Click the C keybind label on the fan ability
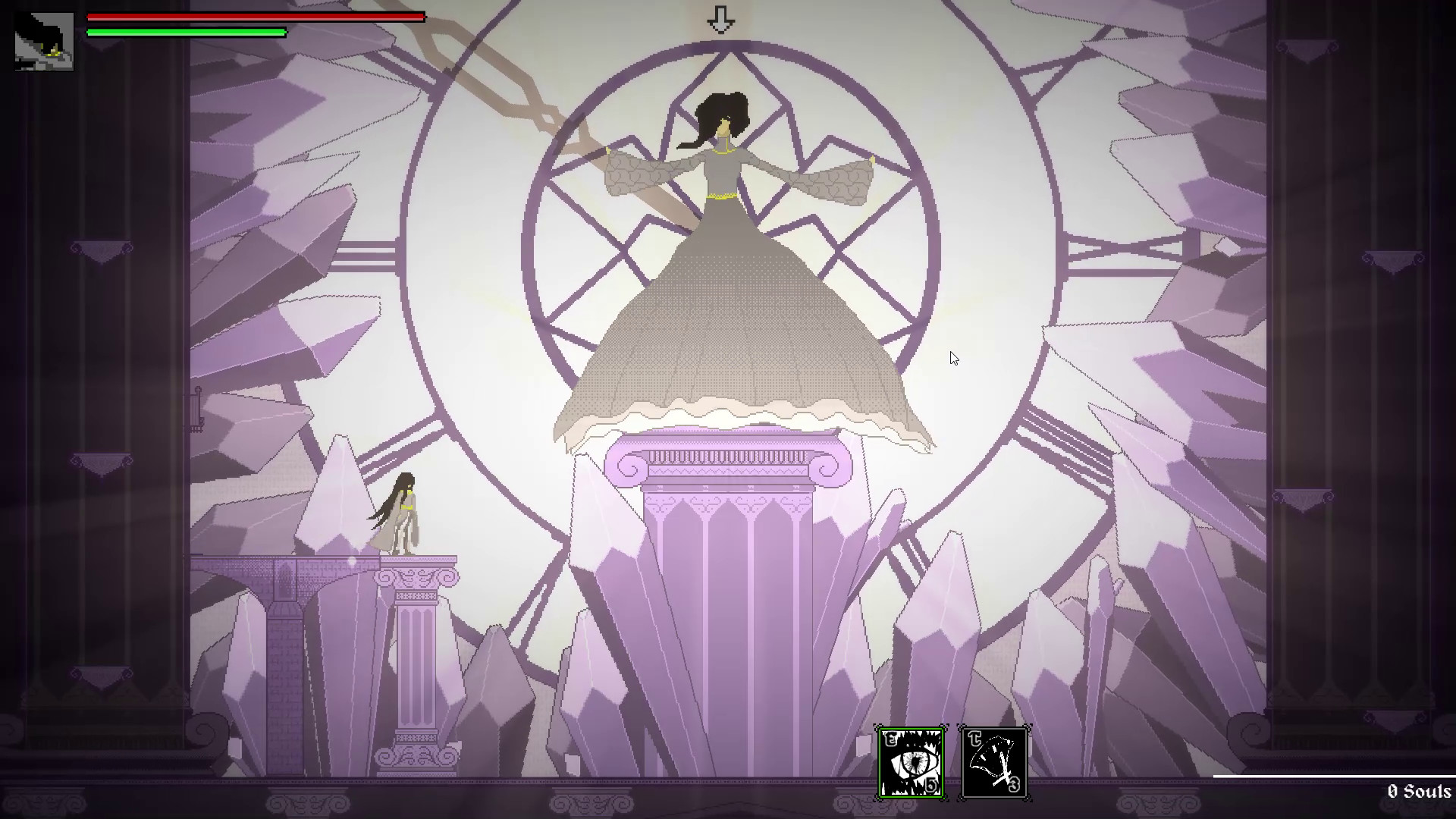The height and width of the screenshot is (819, 1456). [x=976, y=739]
